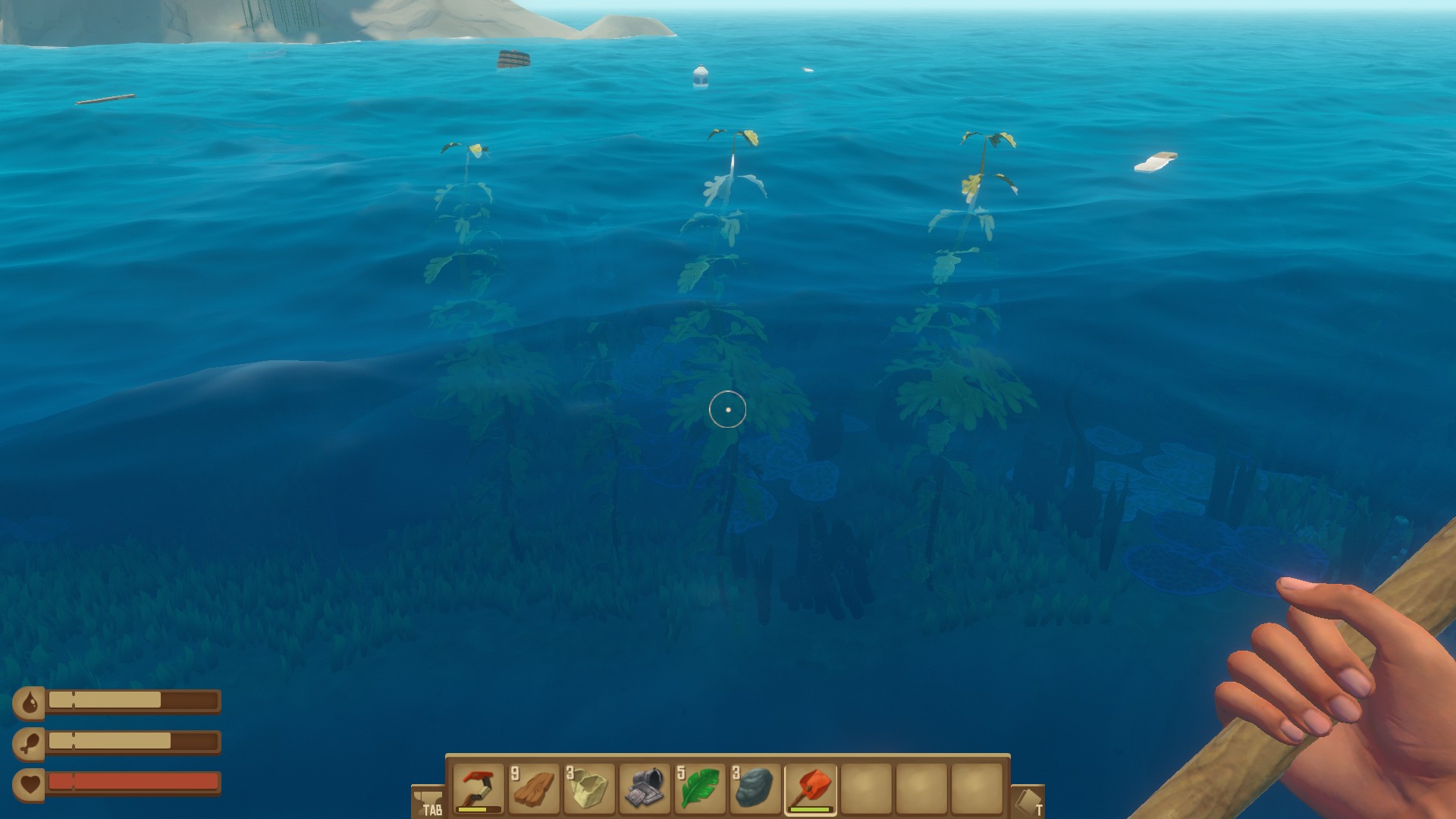Select the plastic stack showing 3
The height and width of the screenshot is (819, 1456).
pyautogui.click(x=590, y=787)
